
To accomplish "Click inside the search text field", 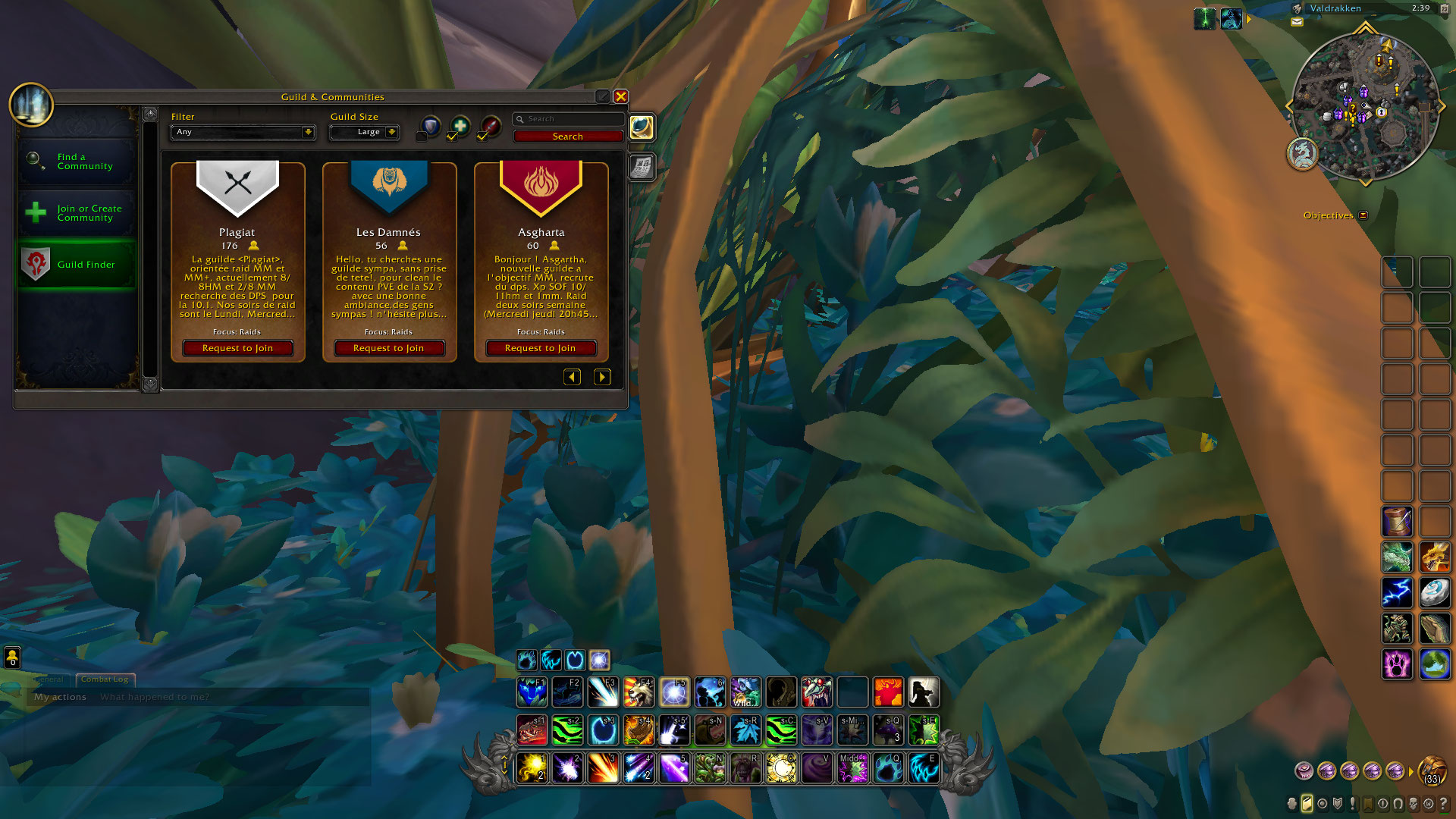I will pyautogui.click(x=569, y=119).
